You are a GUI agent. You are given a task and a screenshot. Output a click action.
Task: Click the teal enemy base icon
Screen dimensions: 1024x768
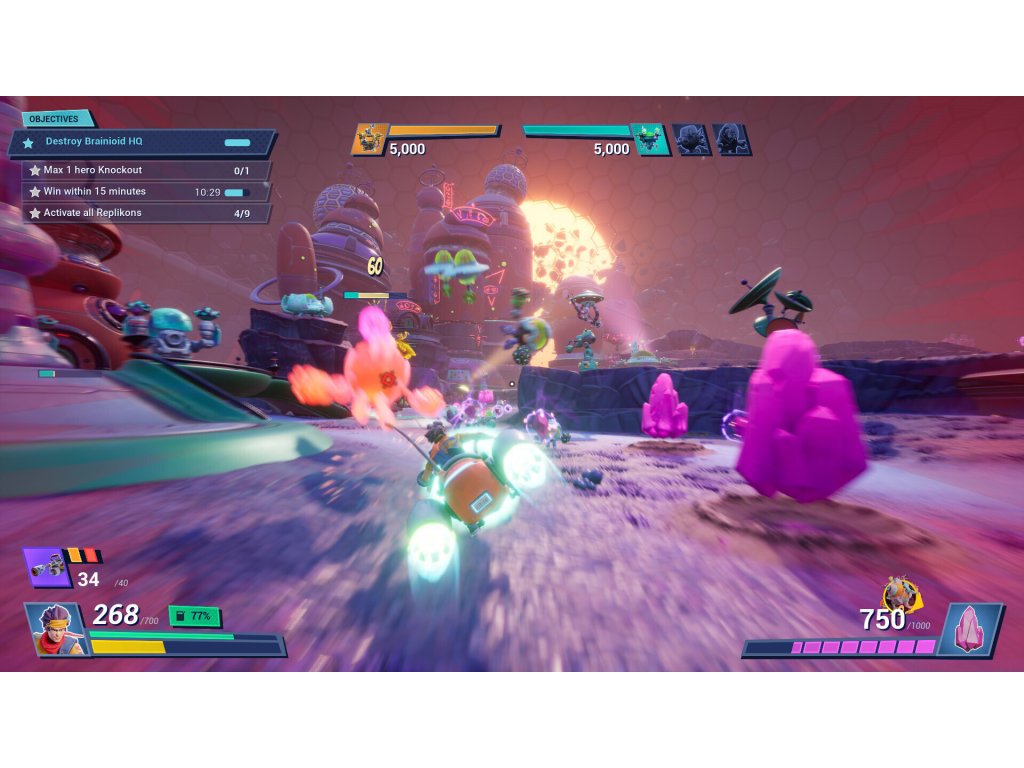(650, 139)
